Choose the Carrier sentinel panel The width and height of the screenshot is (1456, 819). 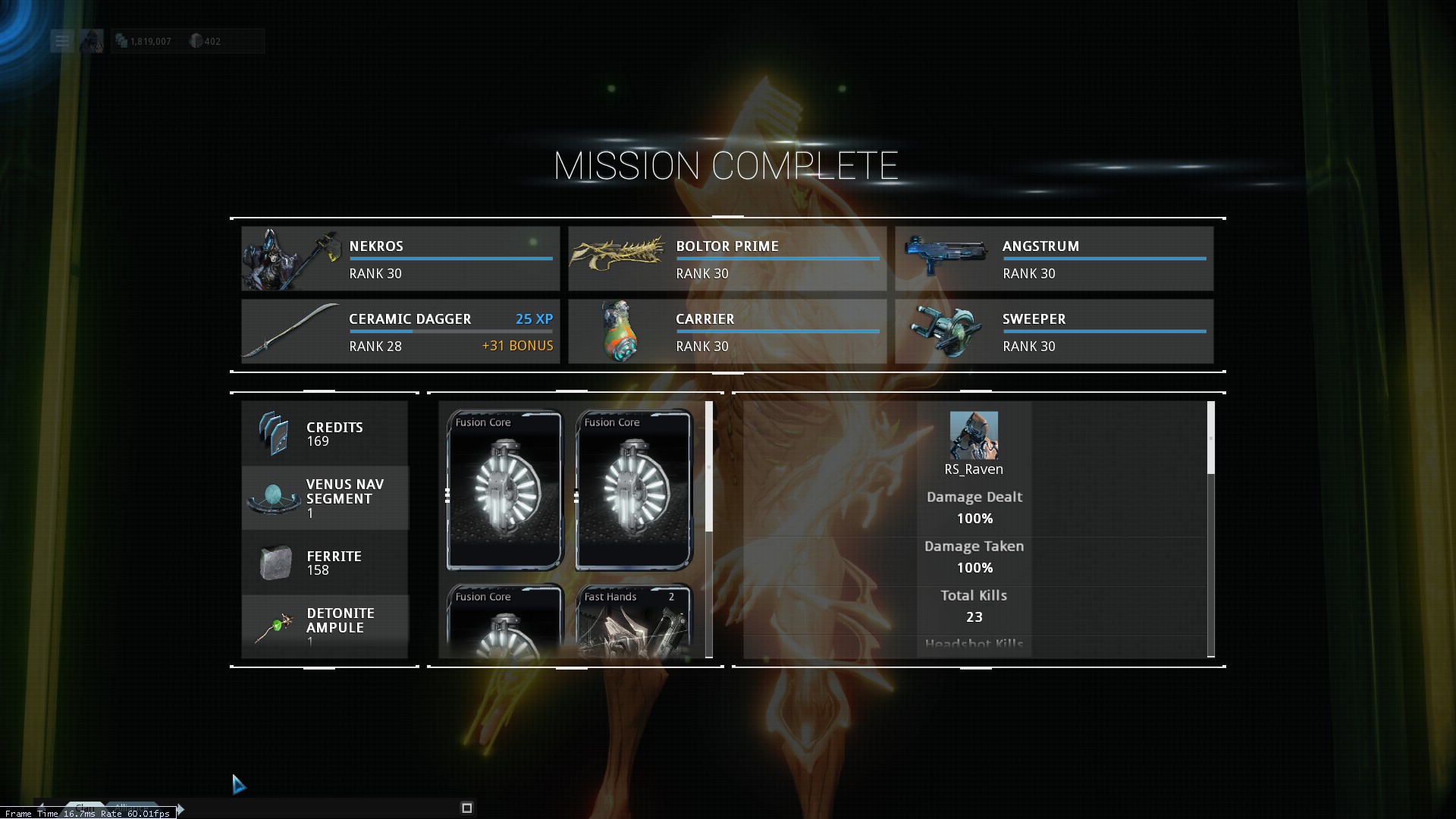[x=726, y=331]
